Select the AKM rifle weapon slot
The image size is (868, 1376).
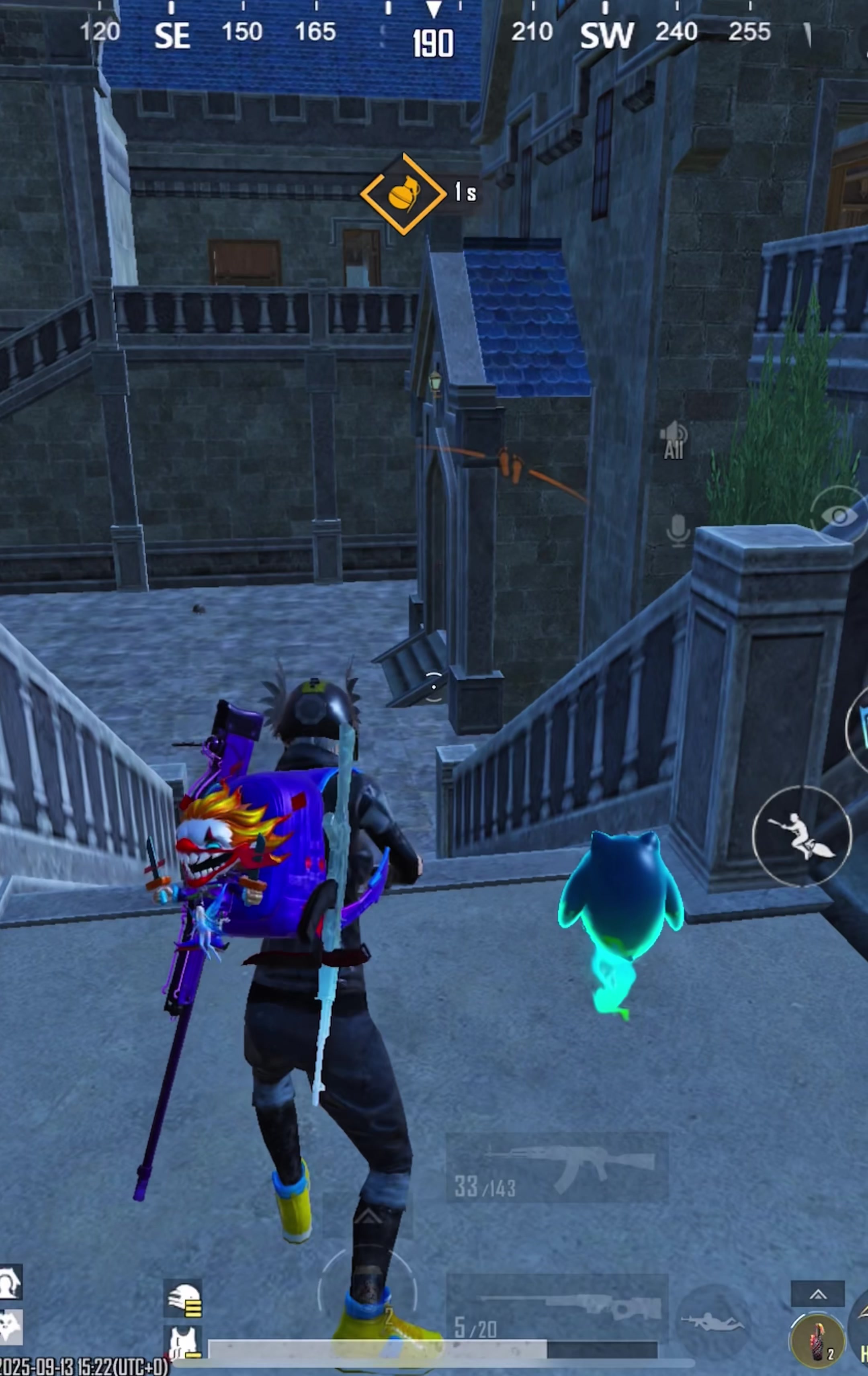pos(557,1169)
